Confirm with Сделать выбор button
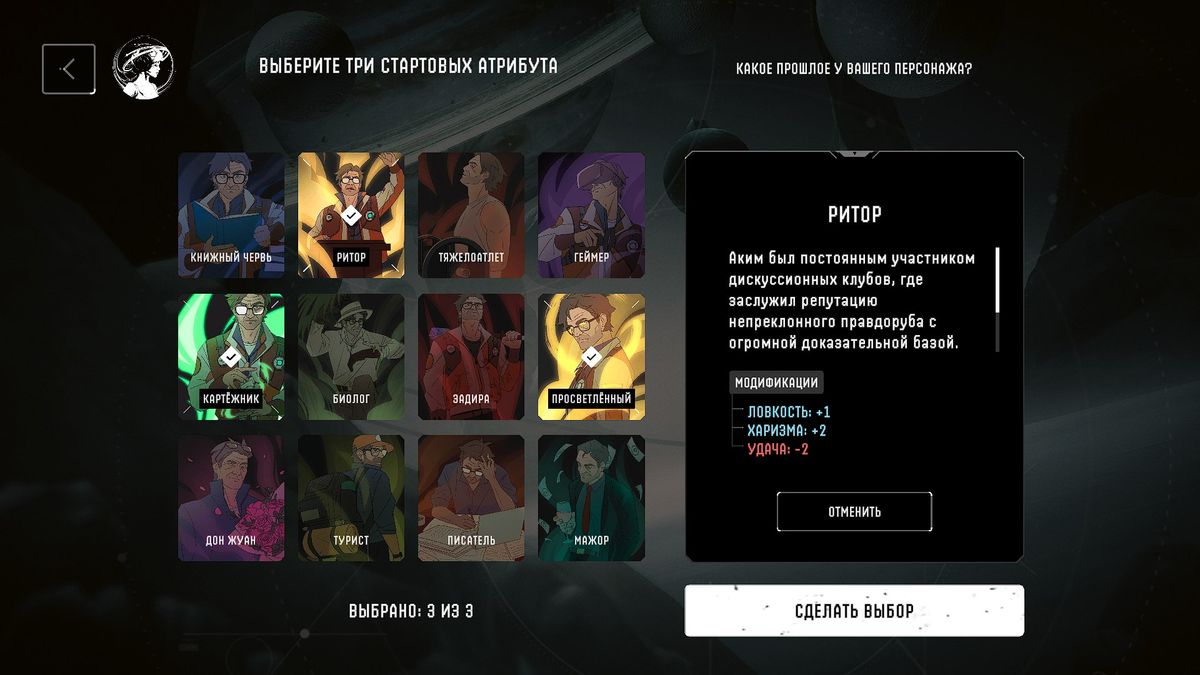 click(854, 610)
